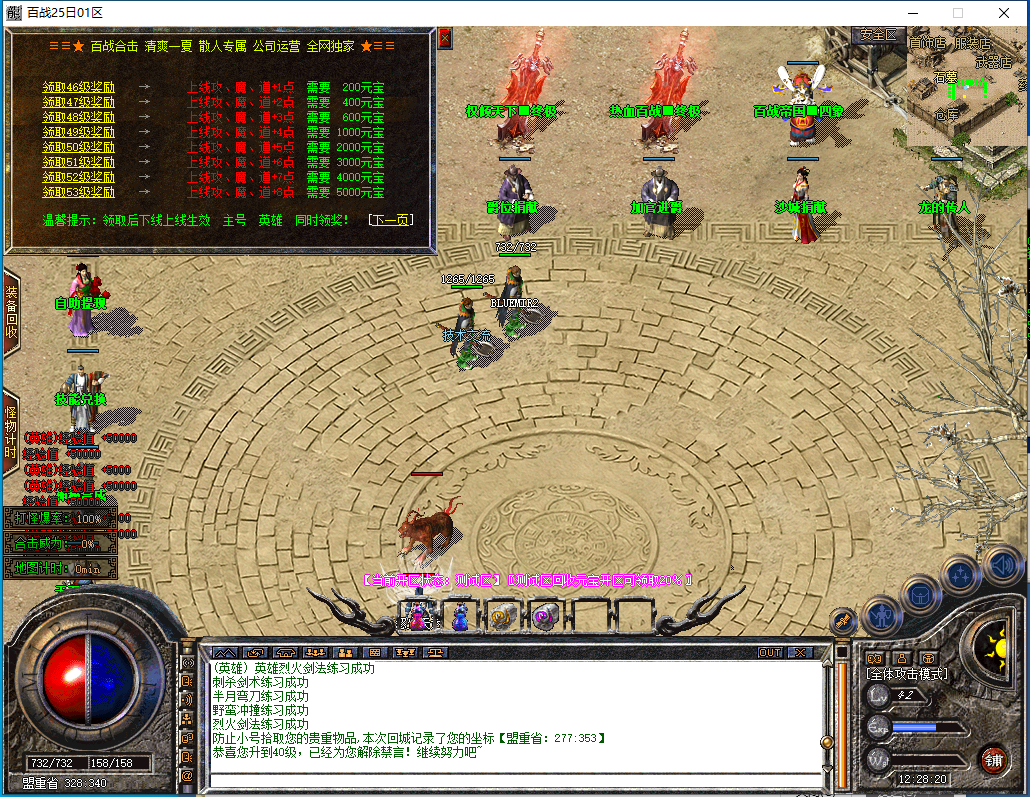
Task: Open the 怪物计时 side tab
Action: pos(11,439)
